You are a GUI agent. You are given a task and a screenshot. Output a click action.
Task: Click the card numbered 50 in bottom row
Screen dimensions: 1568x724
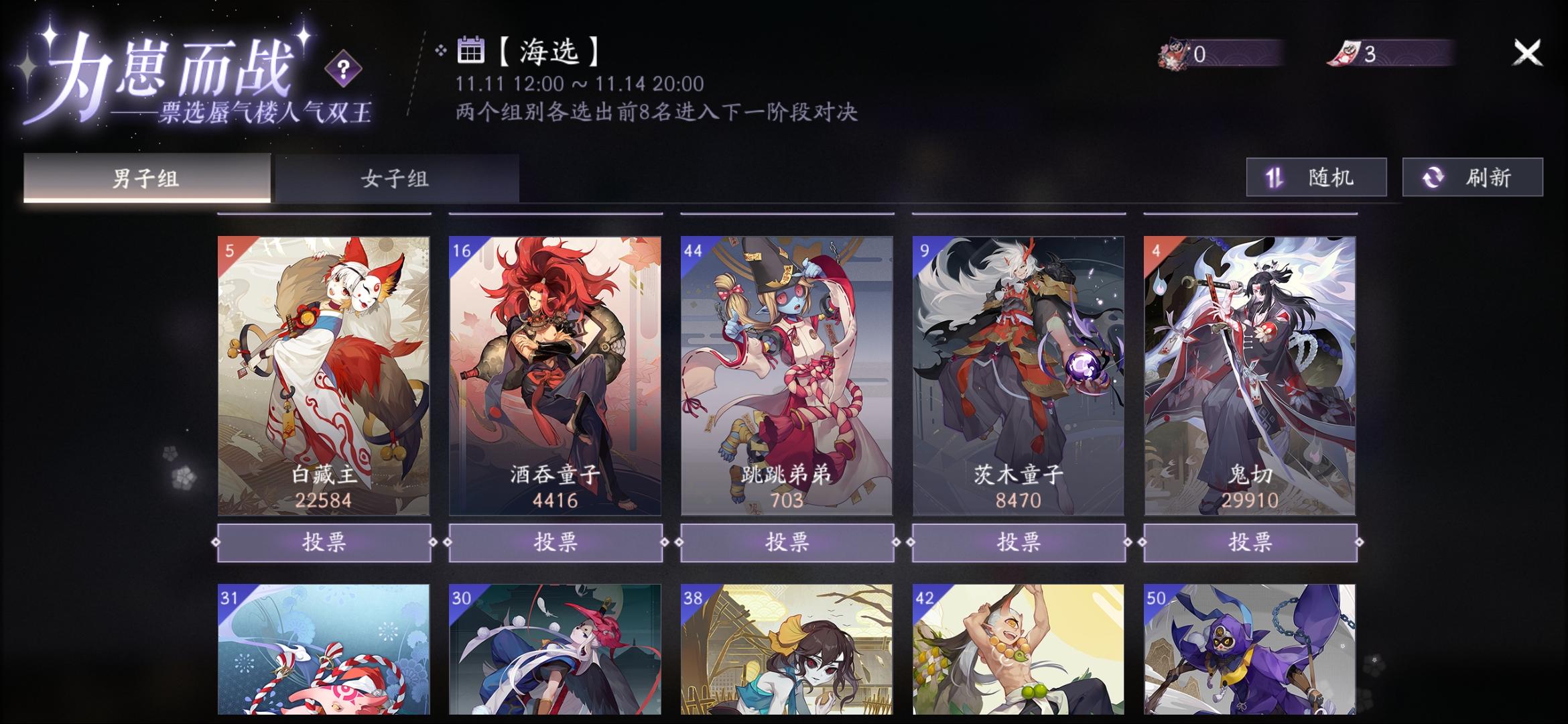coord(1249,657)
